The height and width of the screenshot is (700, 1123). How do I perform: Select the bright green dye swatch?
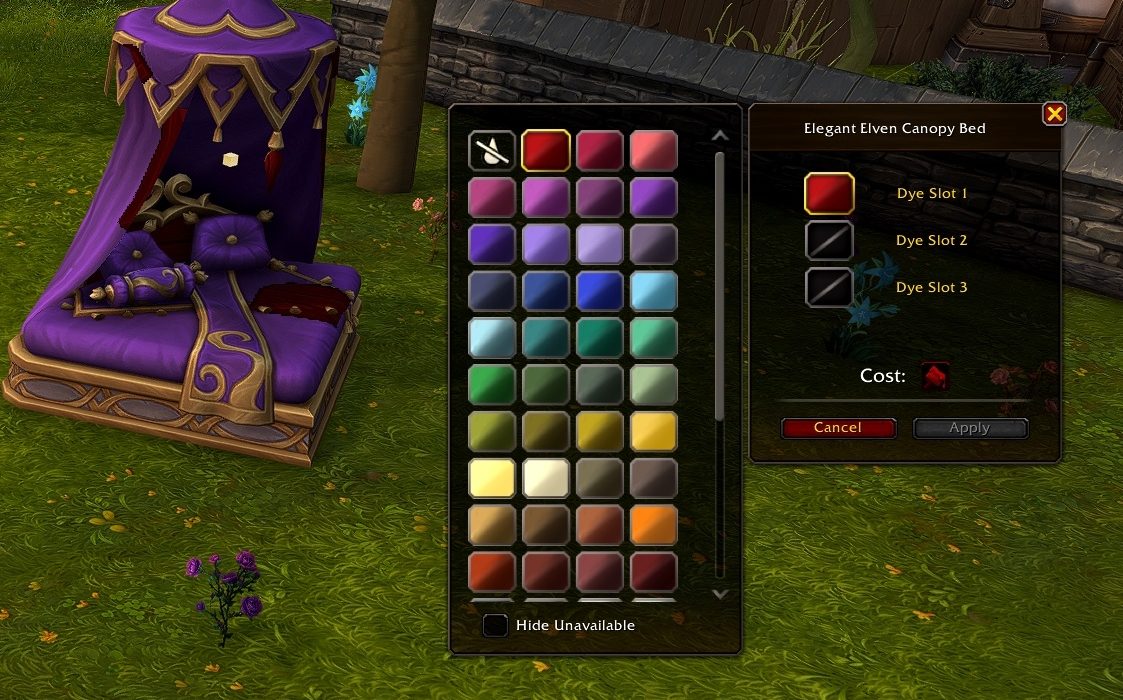pyautogui.click(x=492, y=385)
